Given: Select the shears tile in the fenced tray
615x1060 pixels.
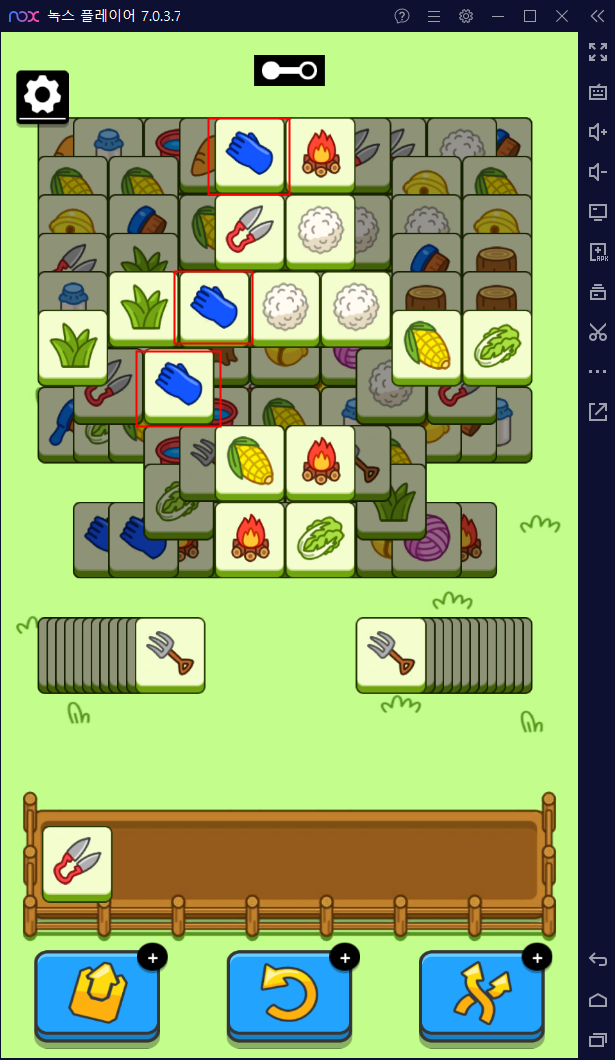Looking at the screenshot, I should (x=77, y=861).
